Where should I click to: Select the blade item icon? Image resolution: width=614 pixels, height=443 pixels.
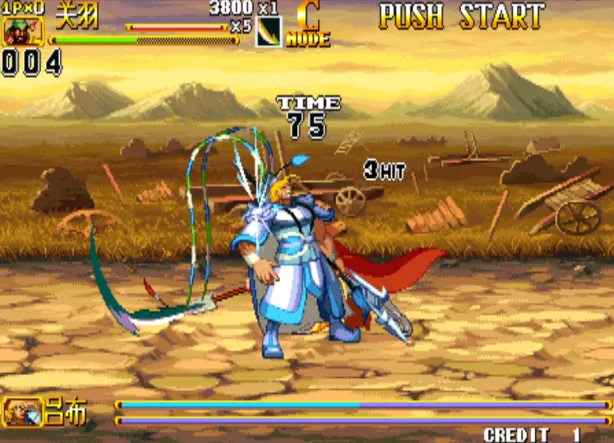pyautogui.click(x=269, y=32)
